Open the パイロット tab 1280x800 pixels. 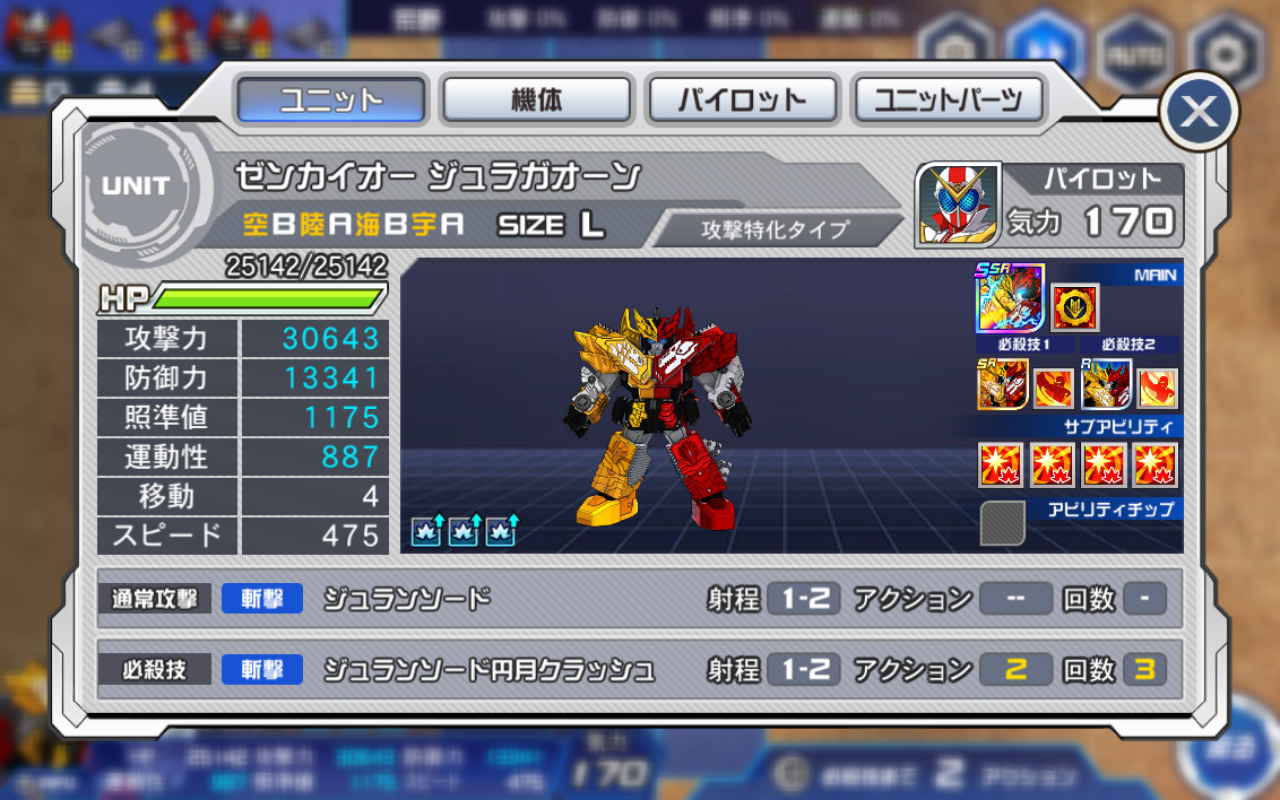coord(742,100)
